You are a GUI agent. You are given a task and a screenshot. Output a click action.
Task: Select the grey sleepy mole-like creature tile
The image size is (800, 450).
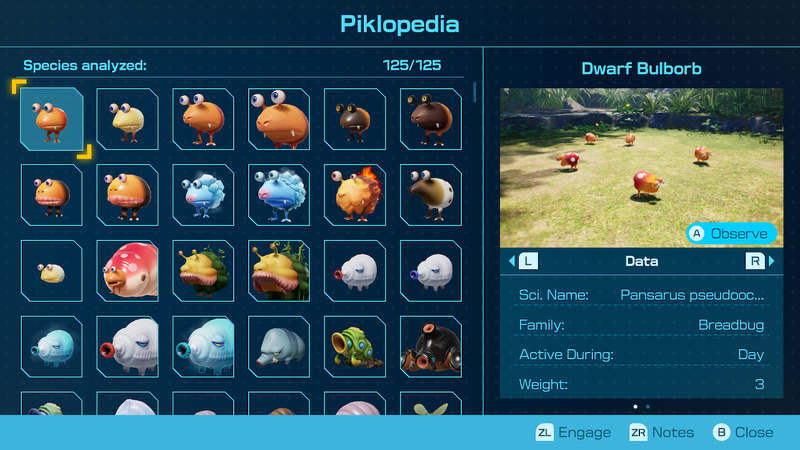[279, 347]
